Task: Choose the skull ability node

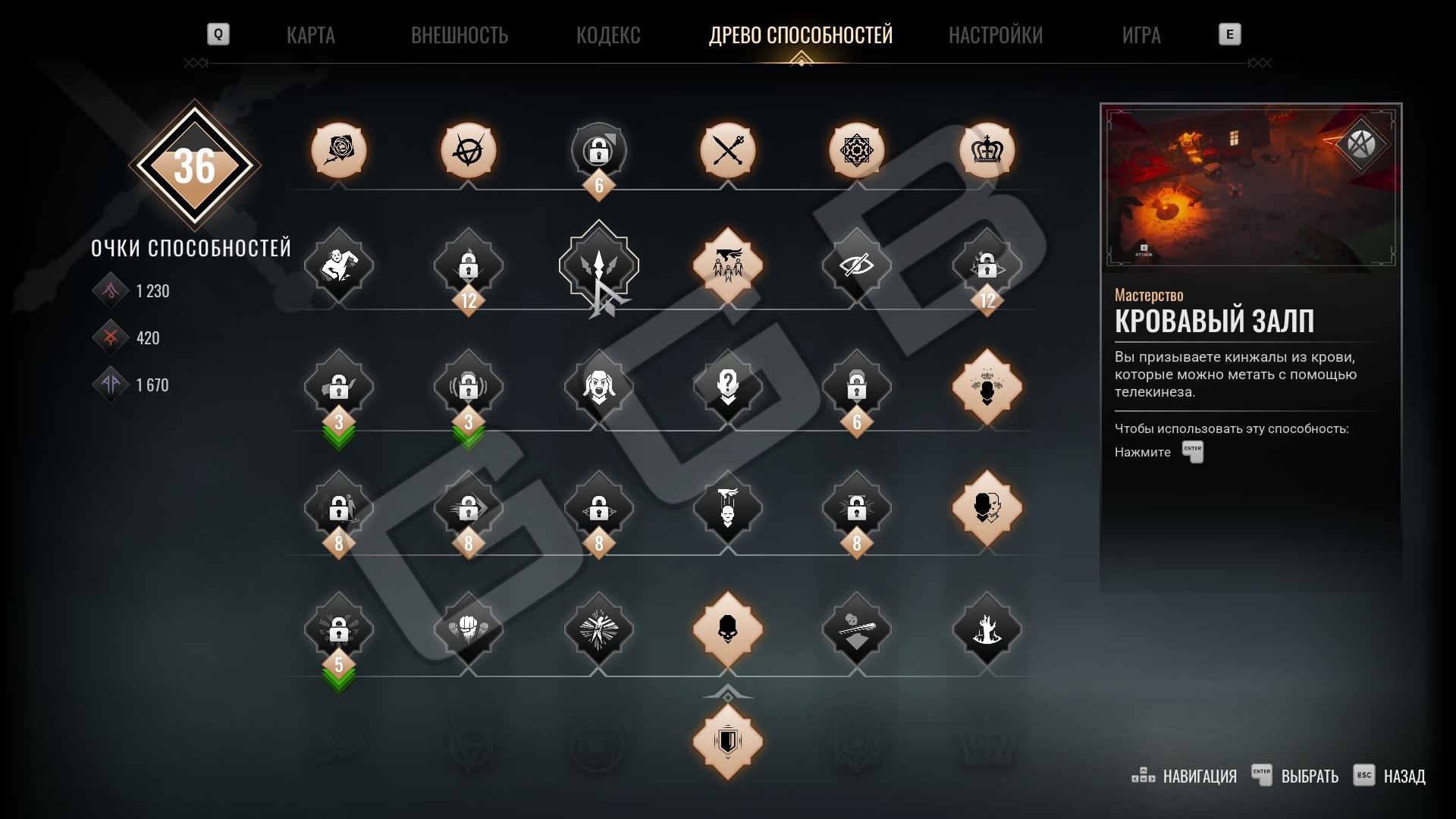Action: point(728,629)
